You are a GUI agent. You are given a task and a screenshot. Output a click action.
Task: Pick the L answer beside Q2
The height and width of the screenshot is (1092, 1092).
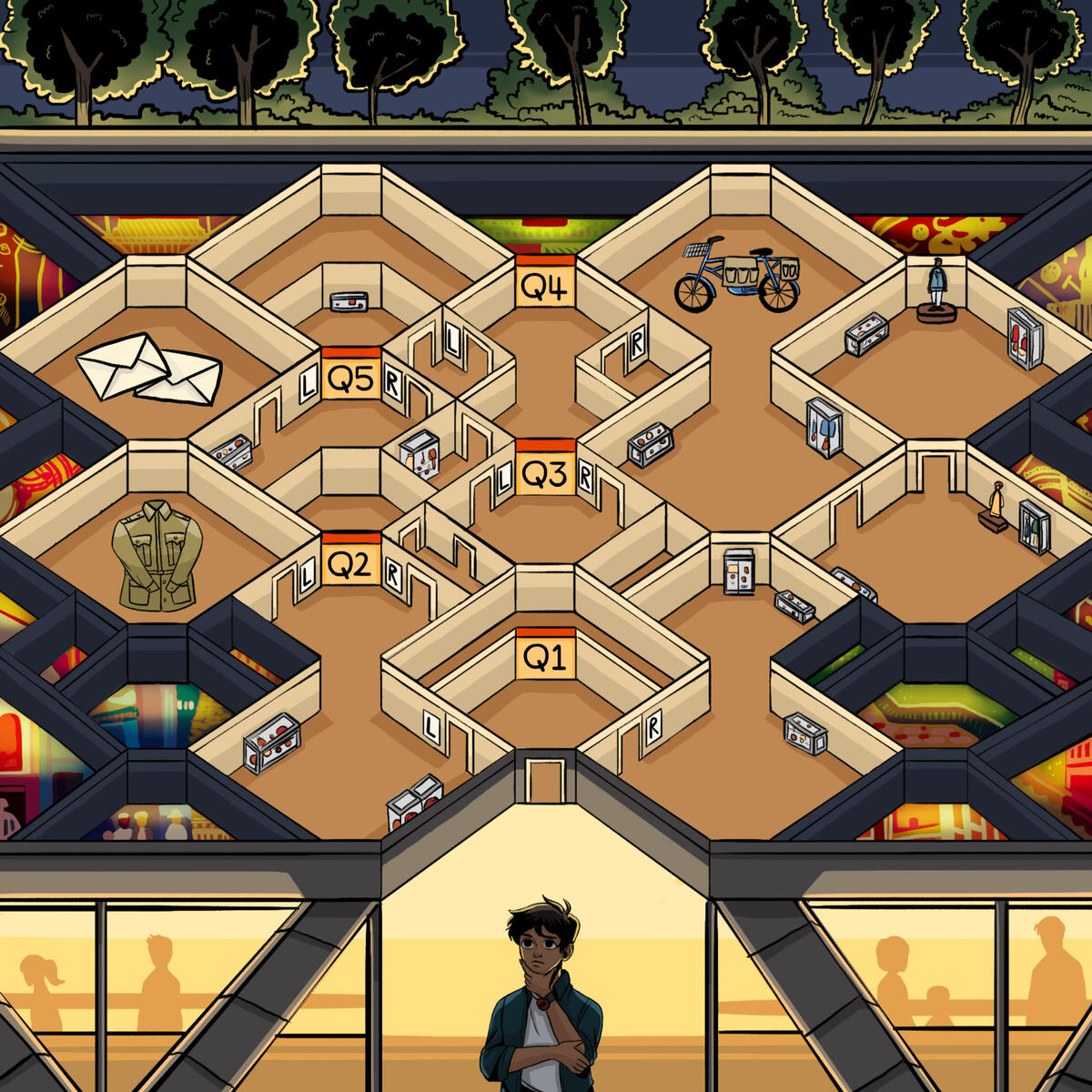point(308,573)
